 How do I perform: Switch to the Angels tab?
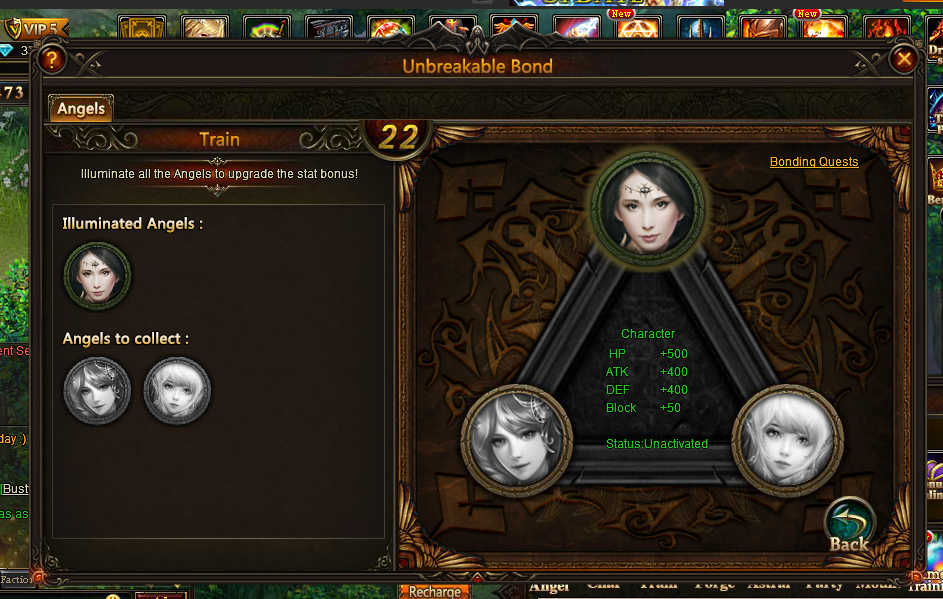point(81,108)
